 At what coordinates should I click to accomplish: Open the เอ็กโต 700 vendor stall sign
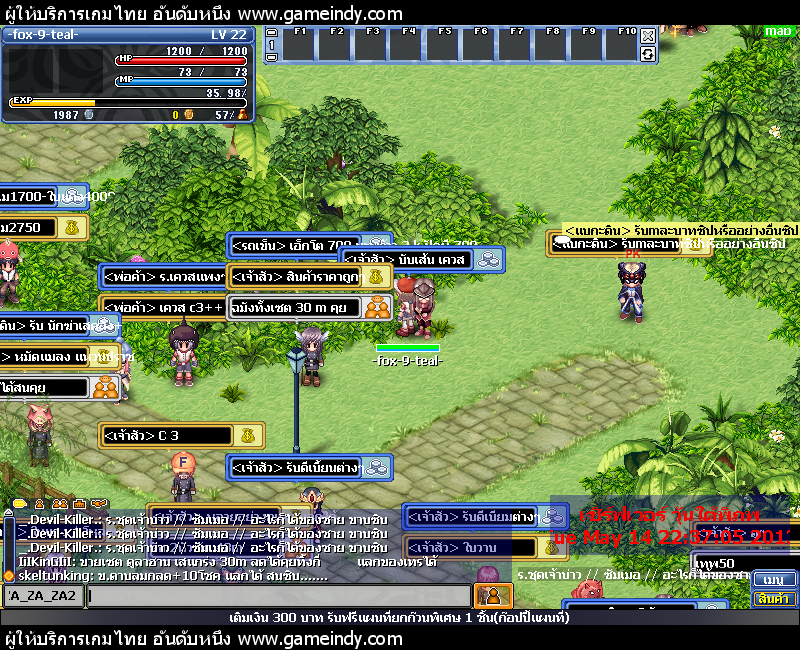[295, 245]
